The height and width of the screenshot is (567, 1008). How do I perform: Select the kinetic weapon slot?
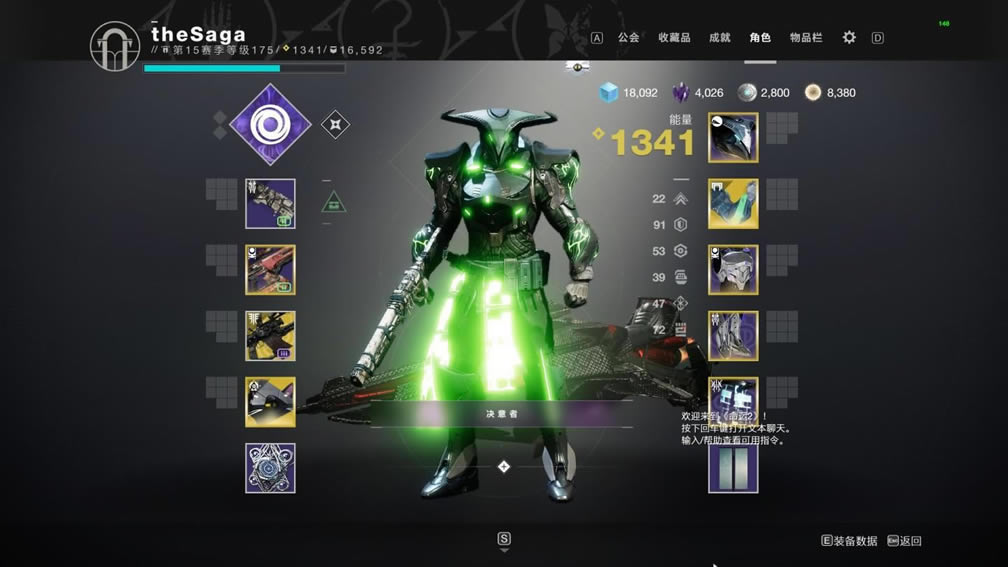pyautogui.click(x=270, y=204)
